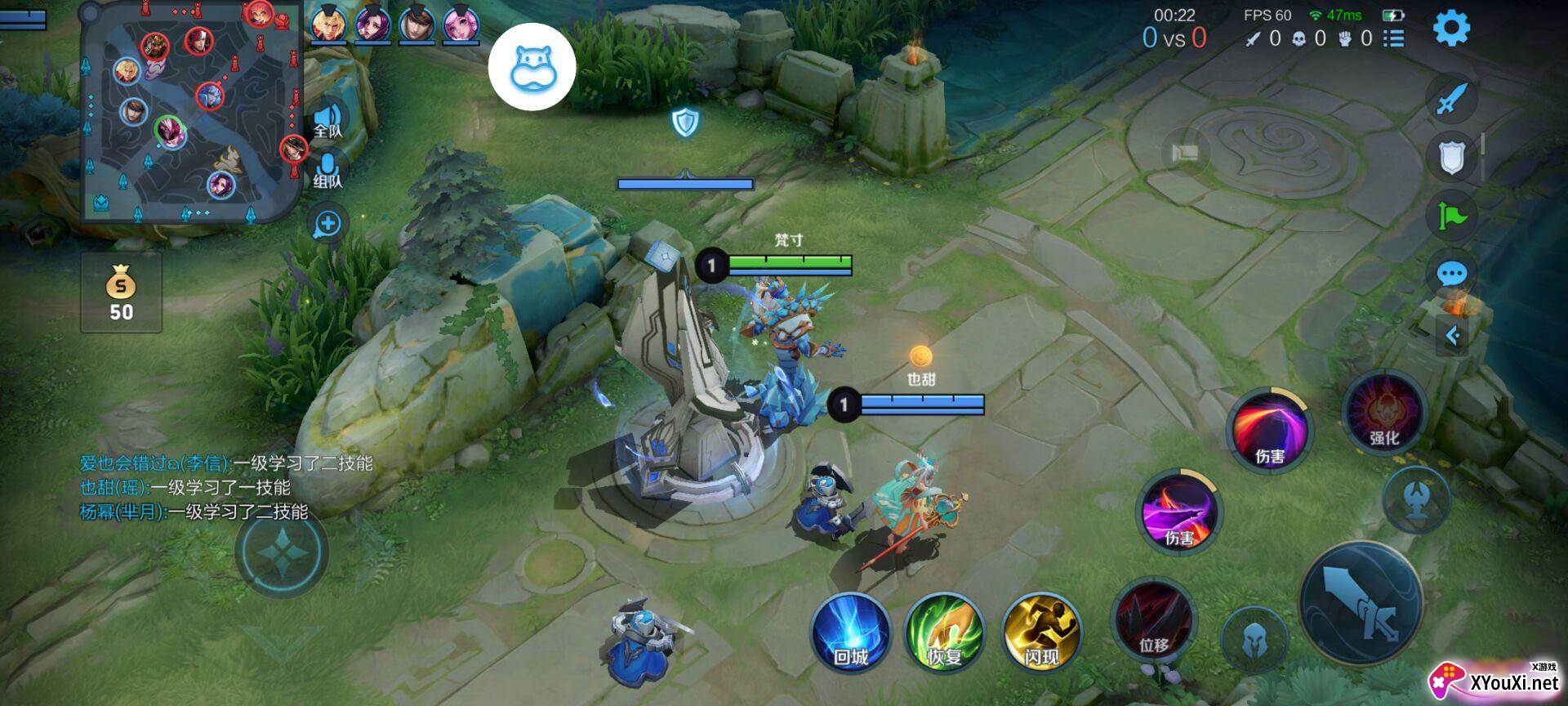This screenshot has width=1568, height=706.
Task: Open the quick chat bubble
Action: coord(1452,274)
